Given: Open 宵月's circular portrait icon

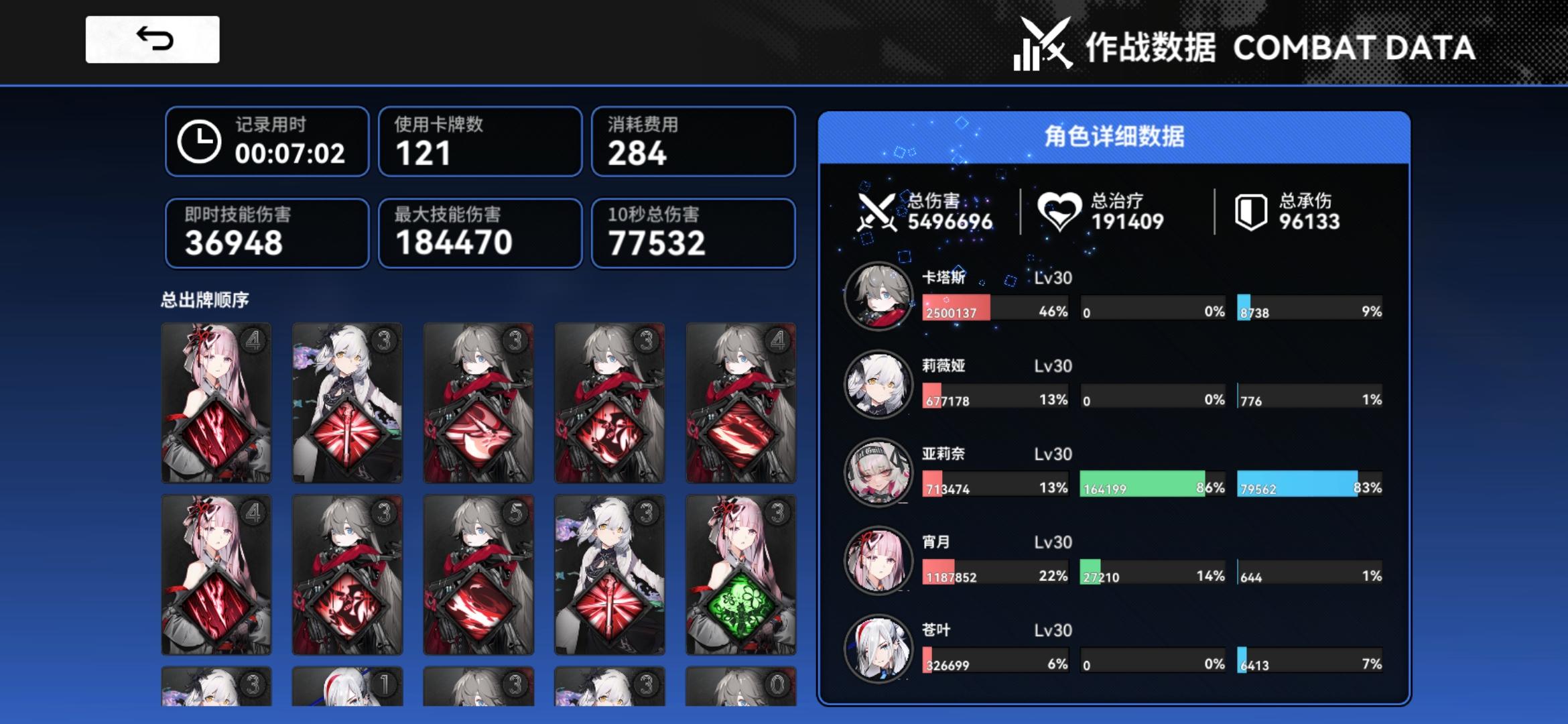Looking at the screenshot, I should (x=878, y=562).
